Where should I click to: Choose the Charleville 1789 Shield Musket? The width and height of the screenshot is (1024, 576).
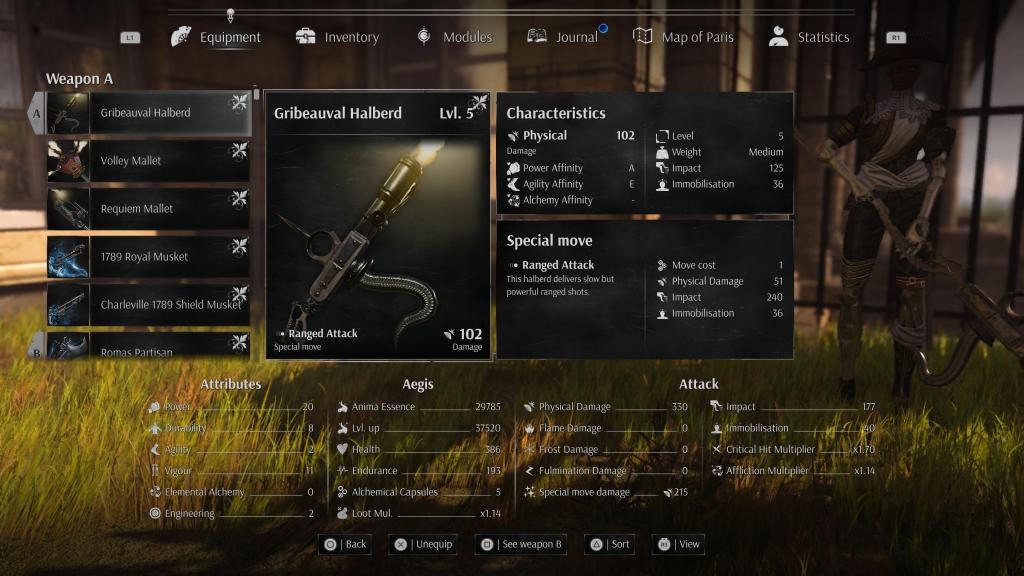tap(148, 305)
